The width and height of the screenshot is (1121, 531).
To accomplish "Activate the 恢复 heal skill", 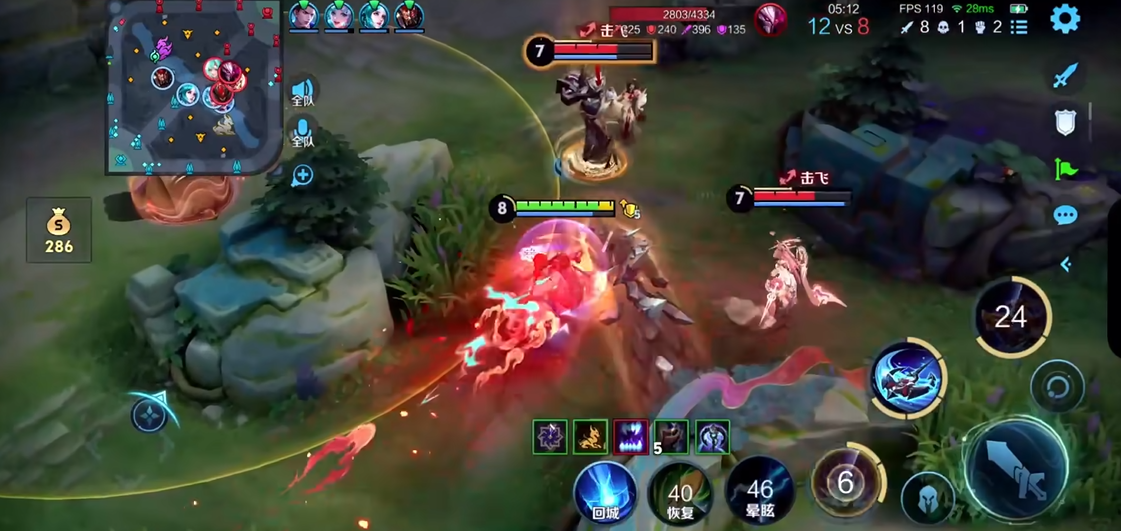I will click(x=680, y=493).
